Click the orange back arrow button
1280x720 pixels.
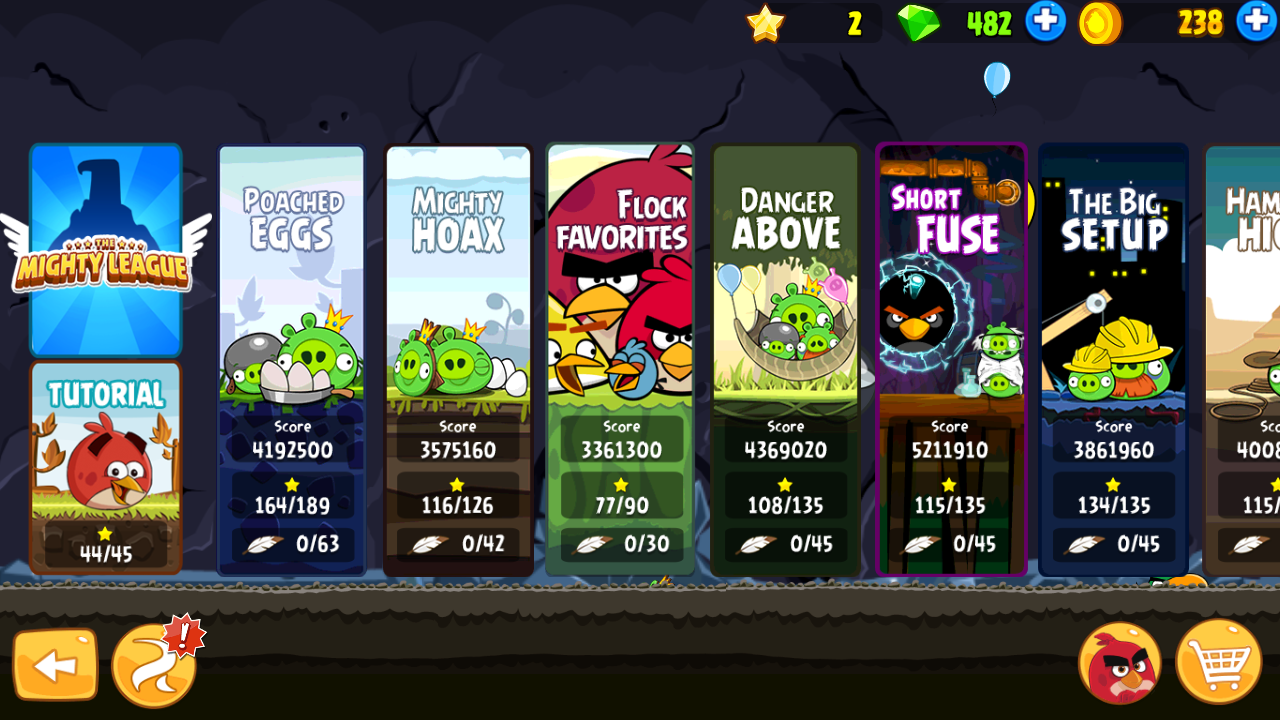coord(55,664)
